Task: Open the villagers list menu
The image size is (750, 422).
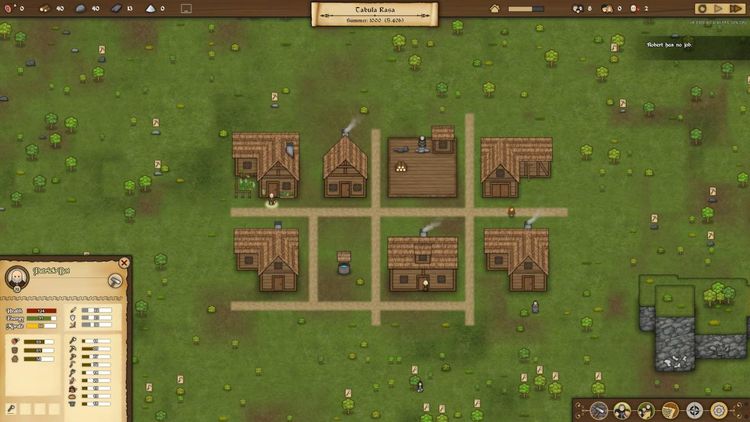Action: [x=622, y=410]
